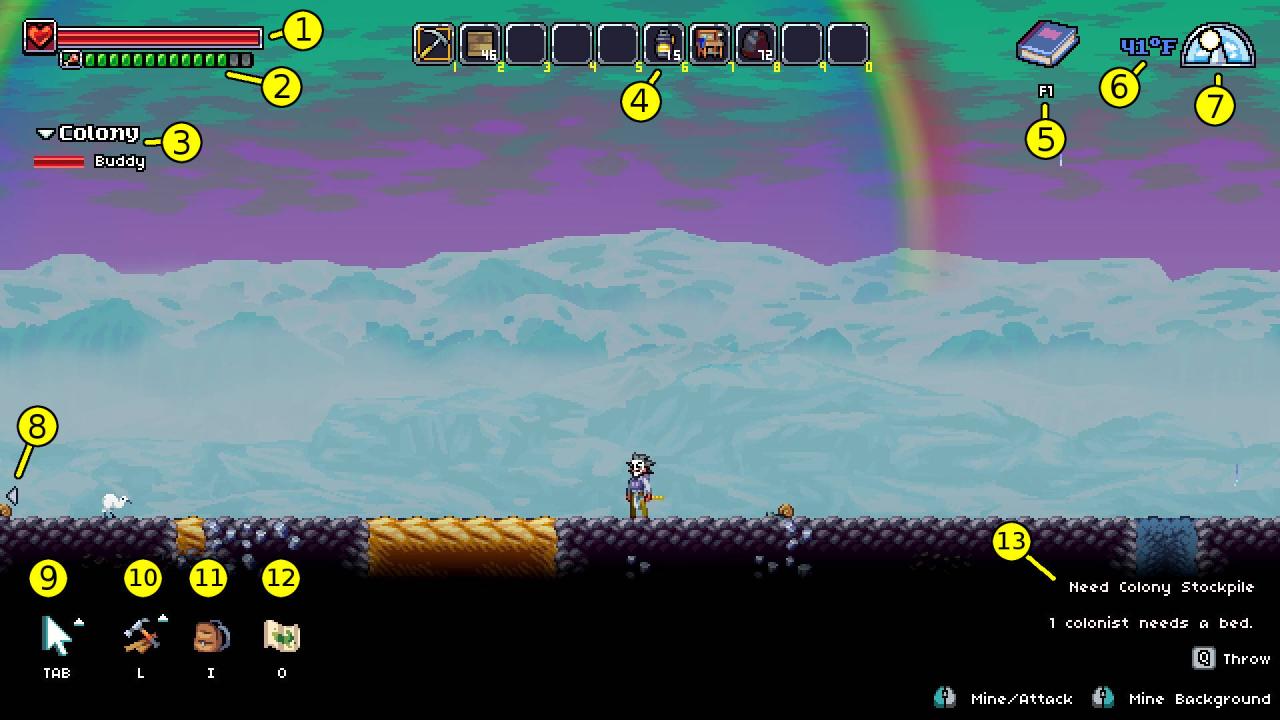Screen dimensions: 1280x720
Task: Select the pickaxe hotbar slot
Action: click(x=434, y=44)
